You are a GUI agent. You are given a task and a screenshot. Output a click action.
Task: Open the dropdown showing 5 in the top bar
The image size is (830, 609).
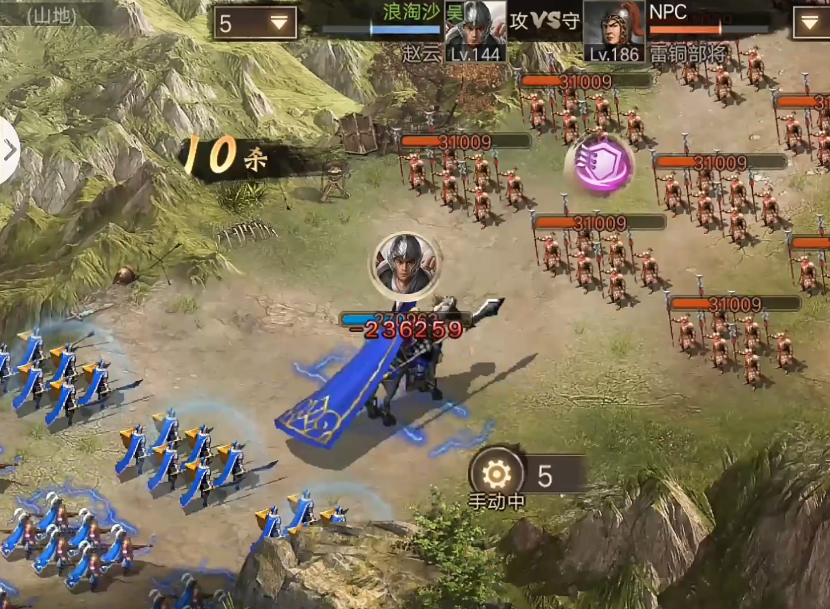click(x=254, y=23)
